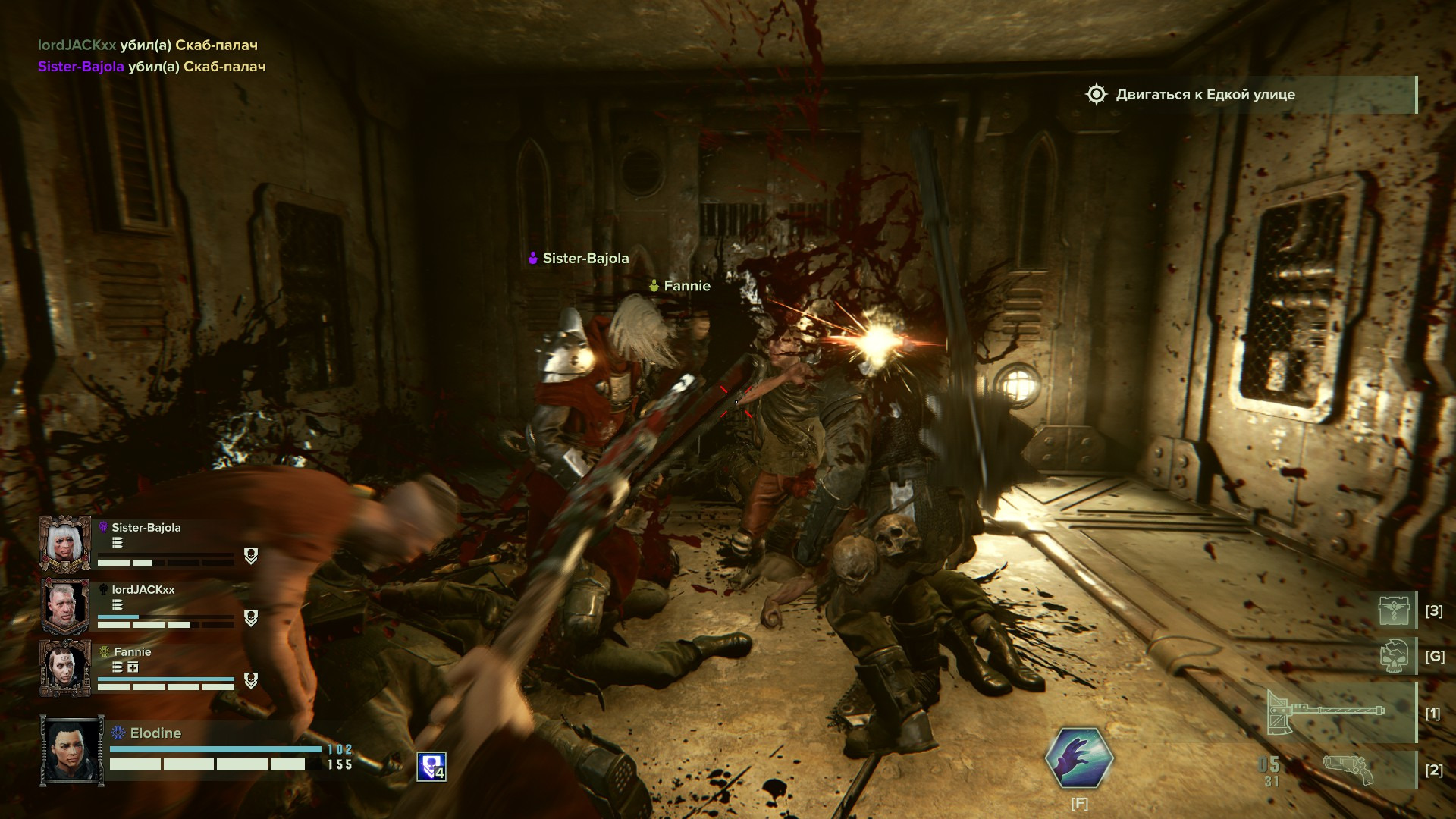Select Sister-Bajola's team portrait

(x=65, y=543)
